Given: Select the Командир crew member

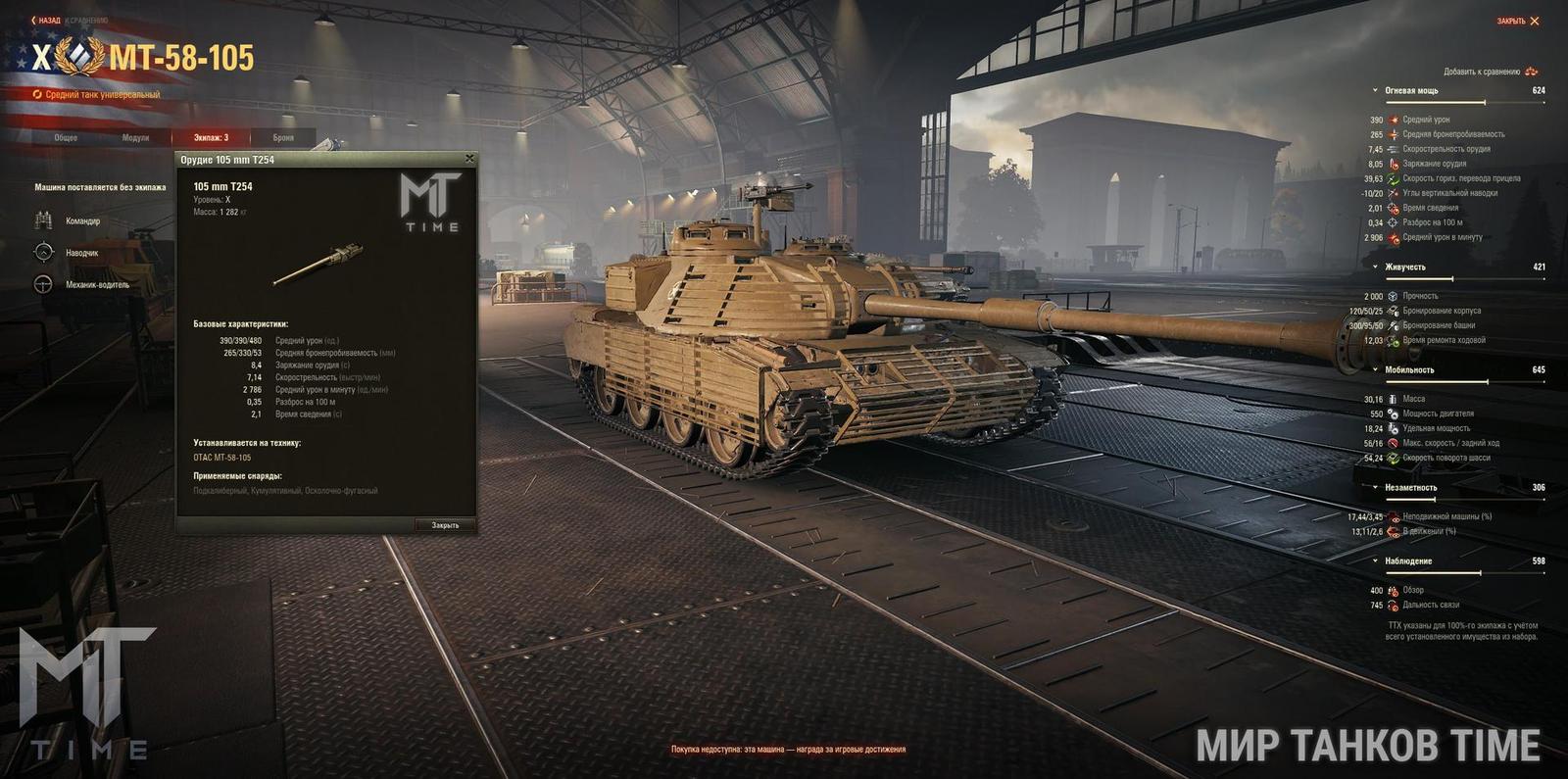Looking at the screenshot, I should pyautogui.click(x=82, y=221).
